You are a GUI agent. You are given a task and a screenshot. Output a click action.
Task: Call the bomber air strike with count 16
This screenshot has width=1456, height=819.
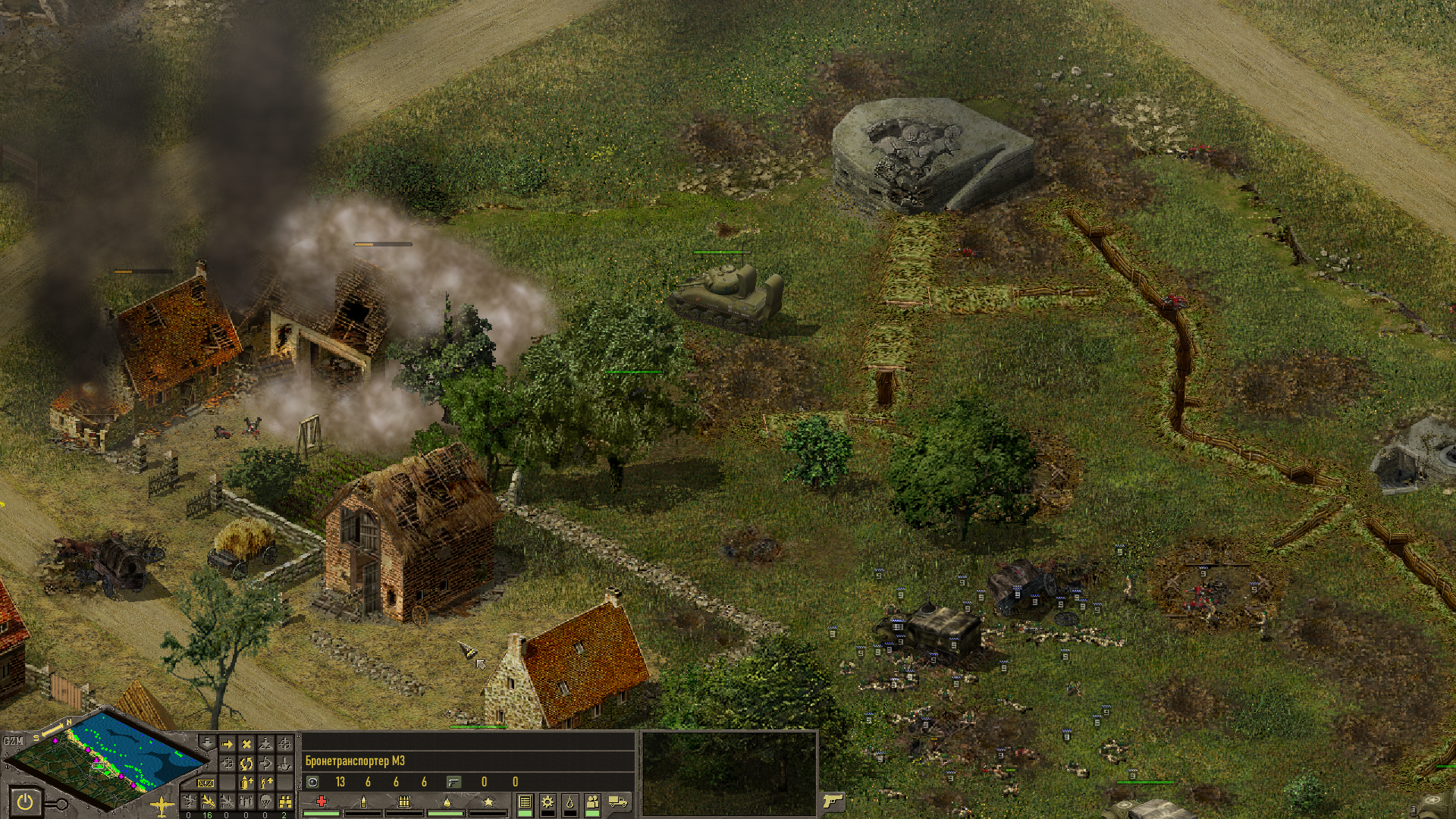point(207,802)
